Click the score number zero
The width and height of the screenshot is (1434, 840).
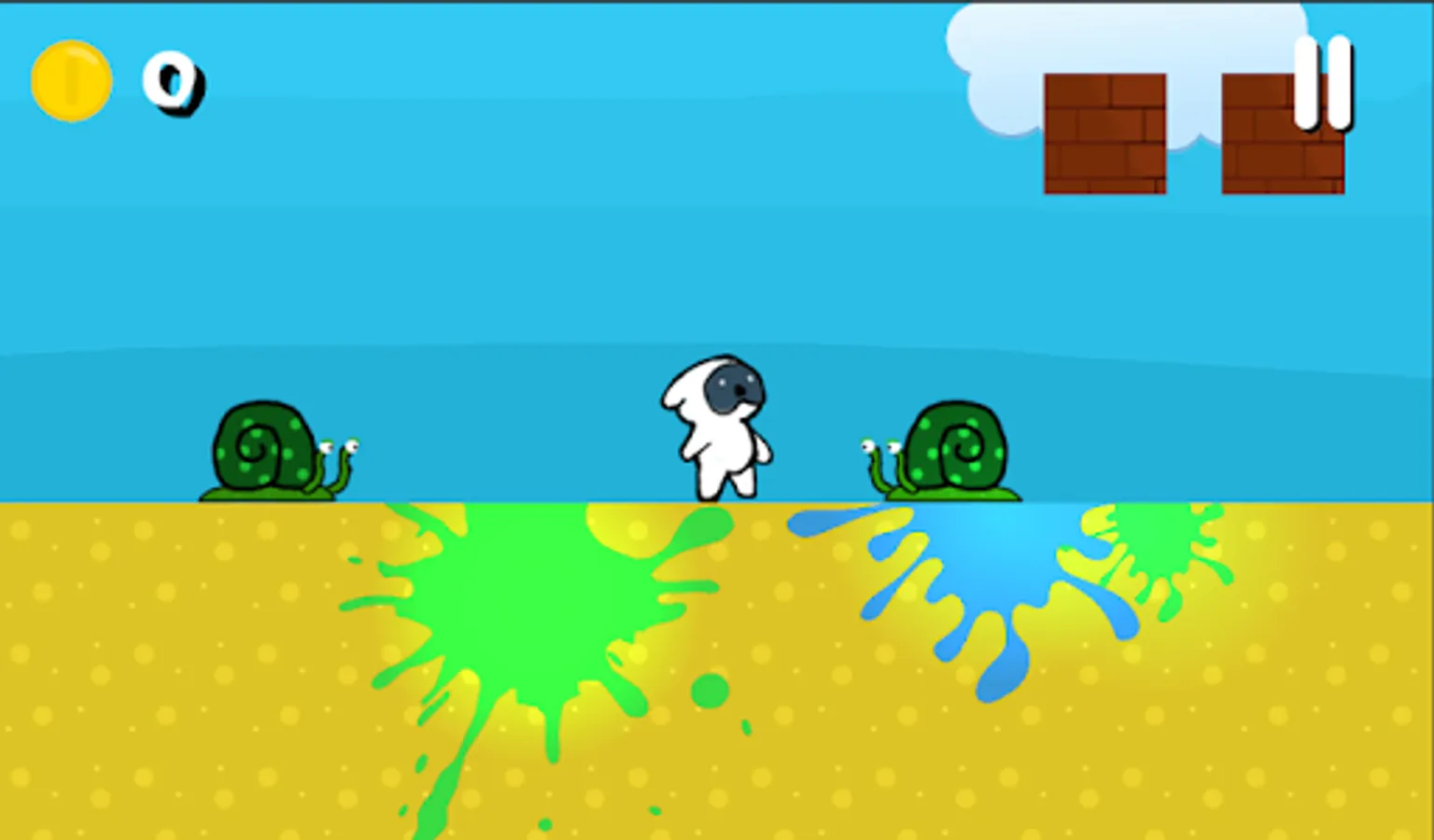point(174,84)
